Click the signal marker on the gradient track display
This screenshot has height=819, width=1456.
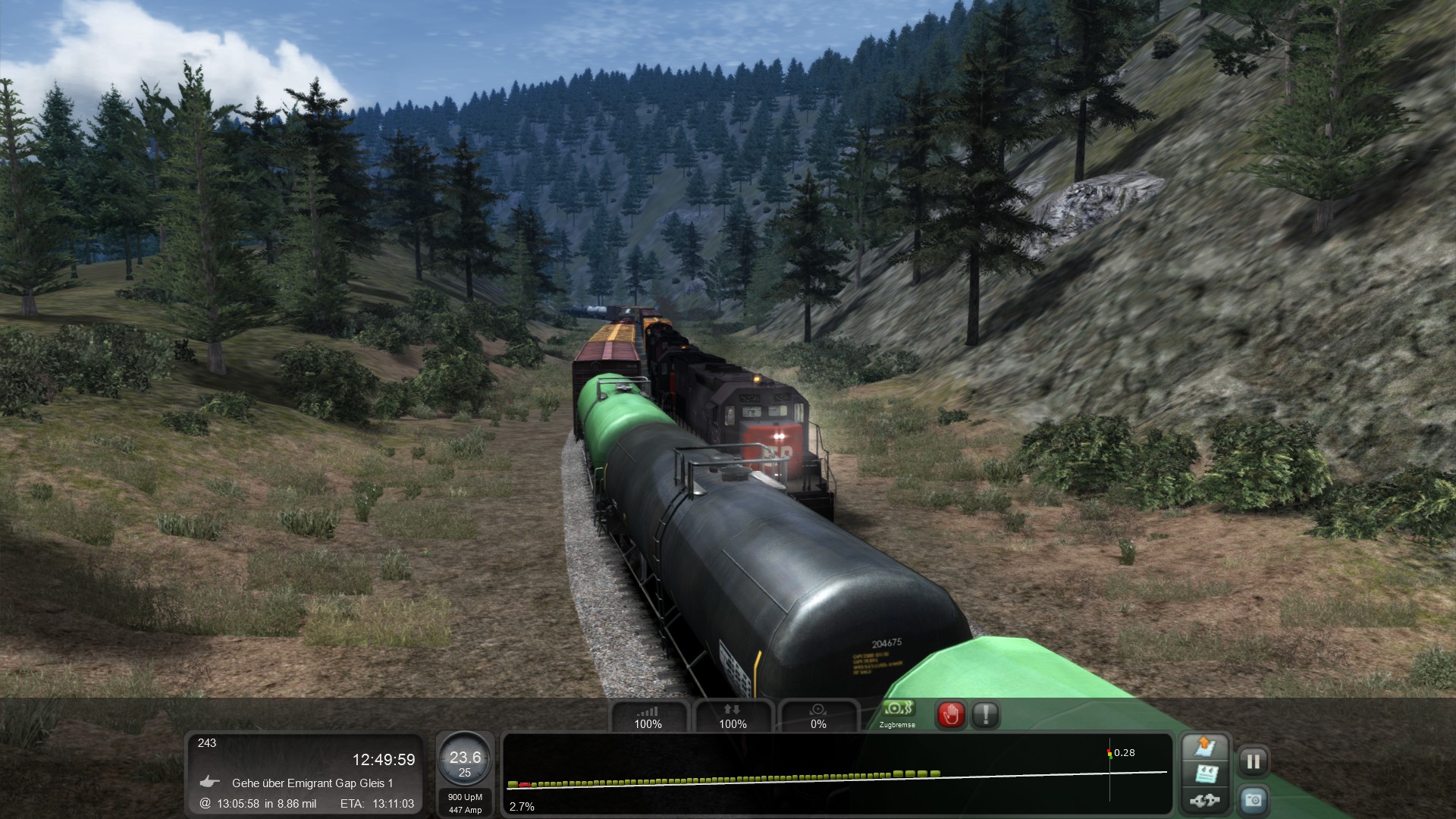[x=1109, y=753]
